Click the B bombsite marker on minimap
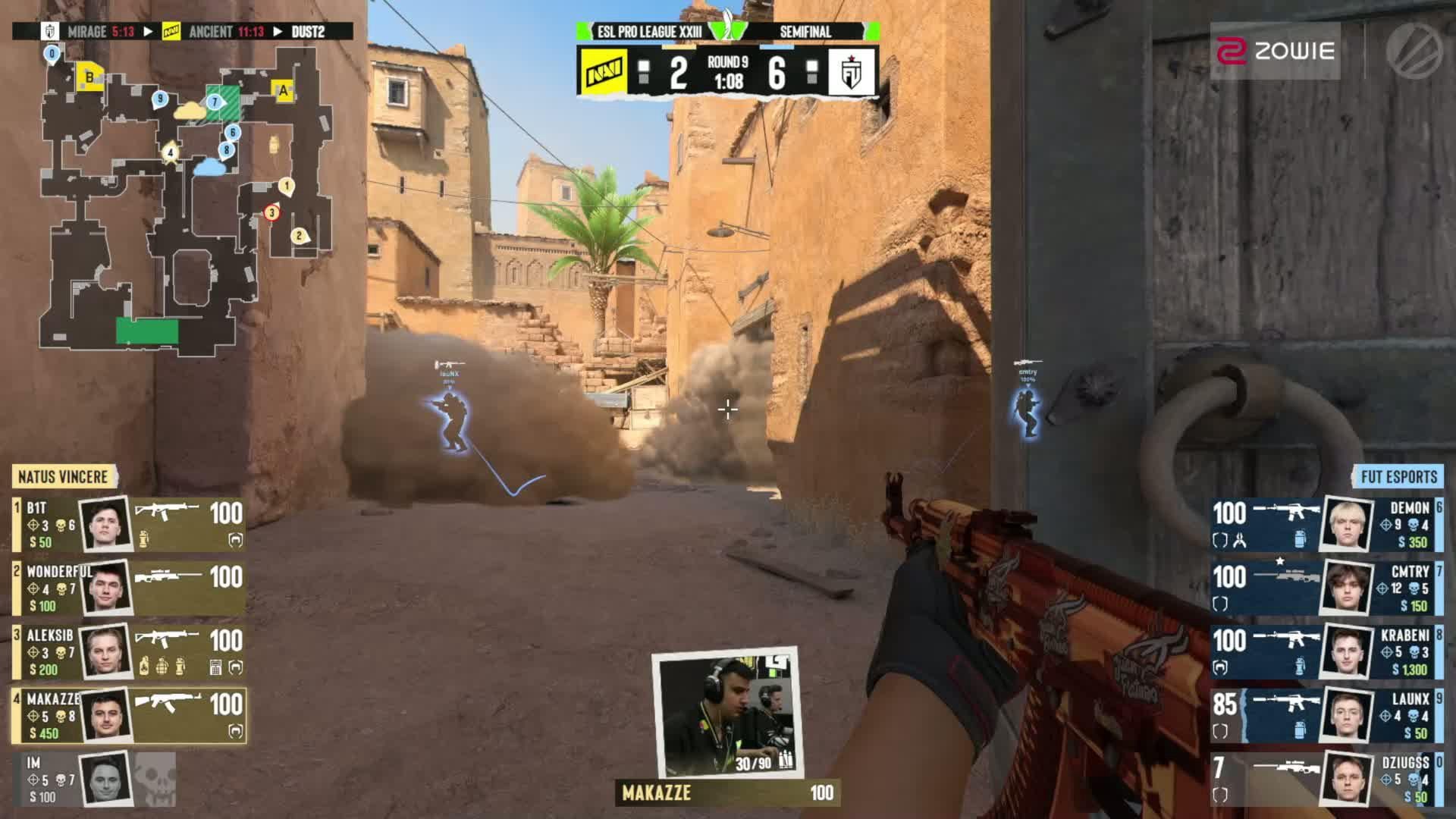Viewport: 1456px width, 819px height. pyautogui.click(x=89, y=77)
